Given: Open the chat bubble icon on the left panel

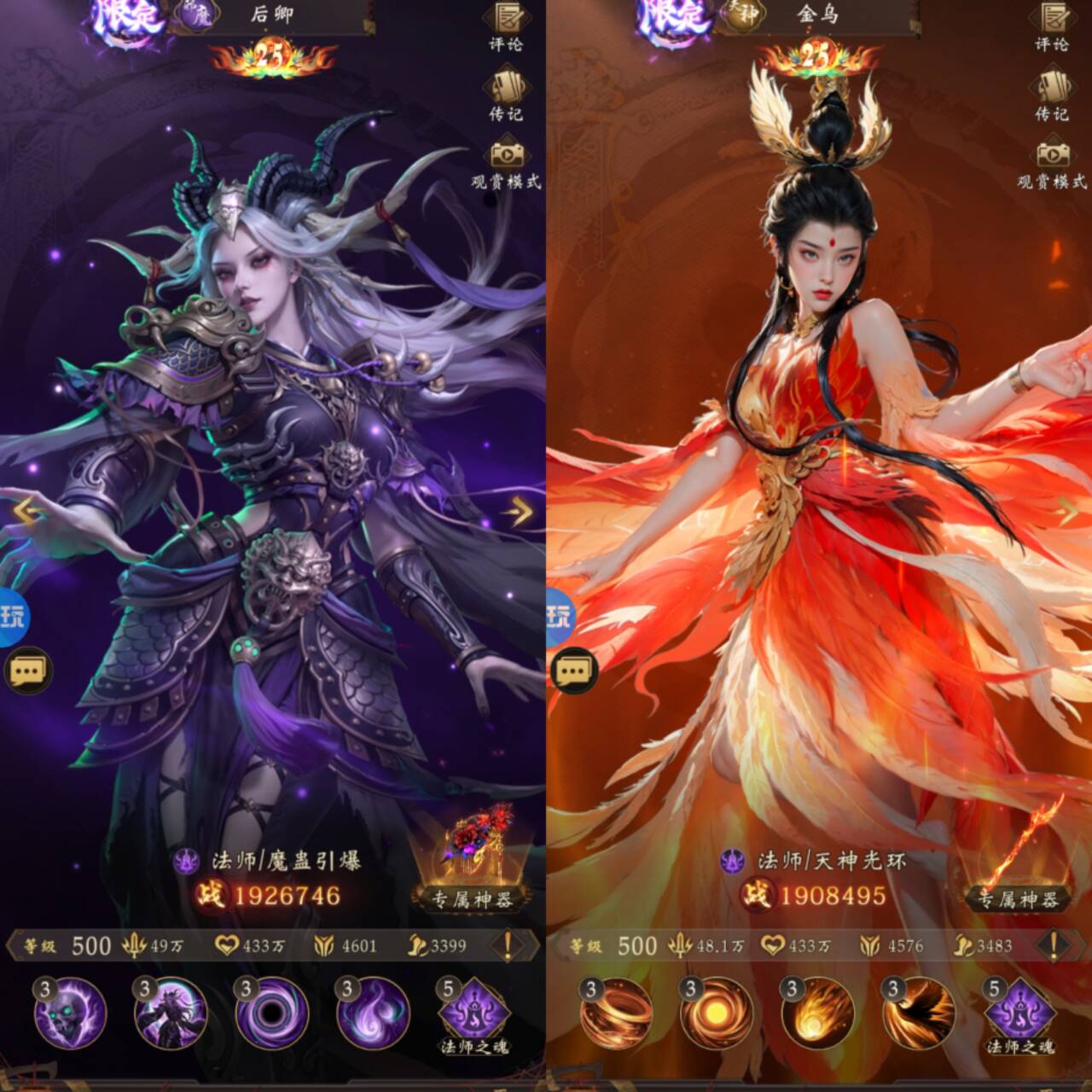Looking at the screenshot, I should click(31, 671).
